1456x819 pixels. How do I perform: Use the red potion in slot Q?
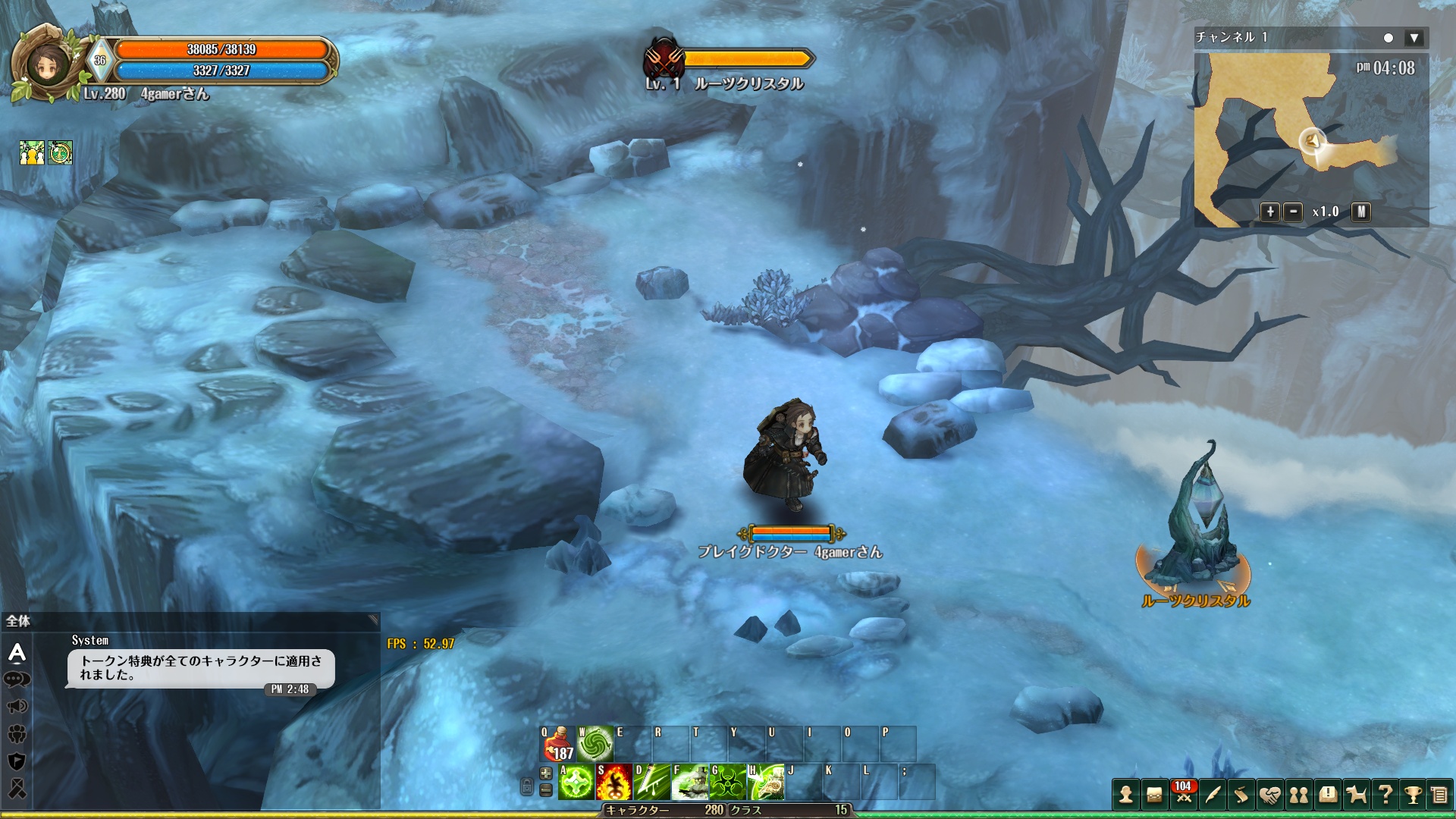(x=557, y=744)
